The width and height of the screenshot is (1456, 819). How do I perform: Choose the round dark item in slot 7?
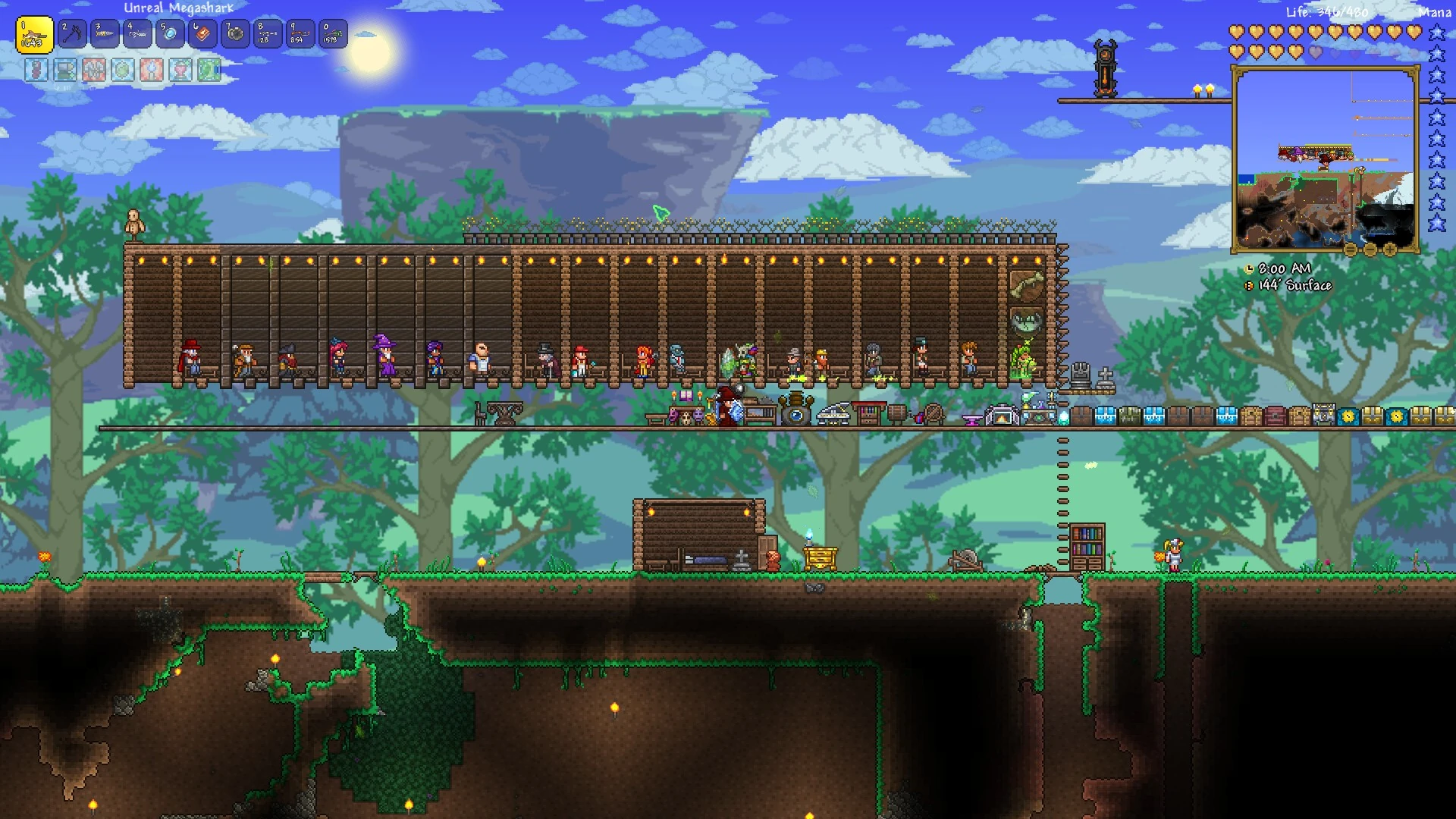[x=235, y=34]
